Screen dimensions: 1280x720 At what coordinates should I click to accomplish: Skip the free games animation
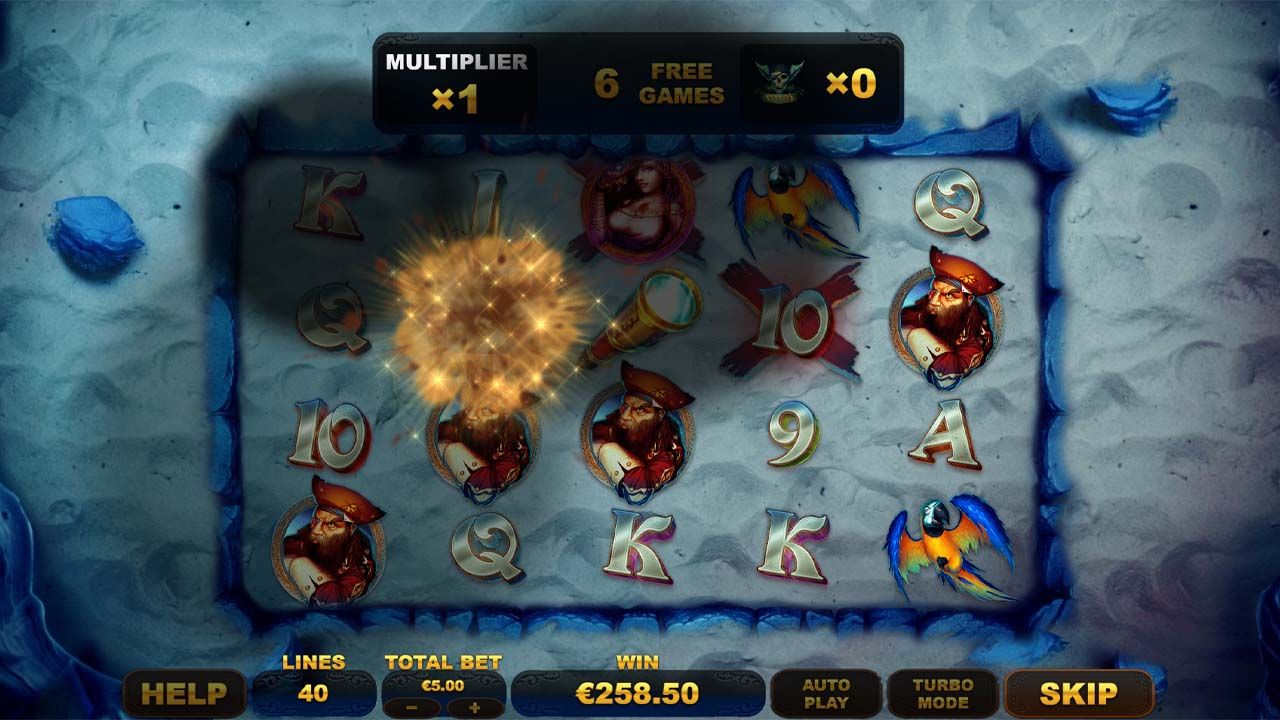(x=1078, y=693)
